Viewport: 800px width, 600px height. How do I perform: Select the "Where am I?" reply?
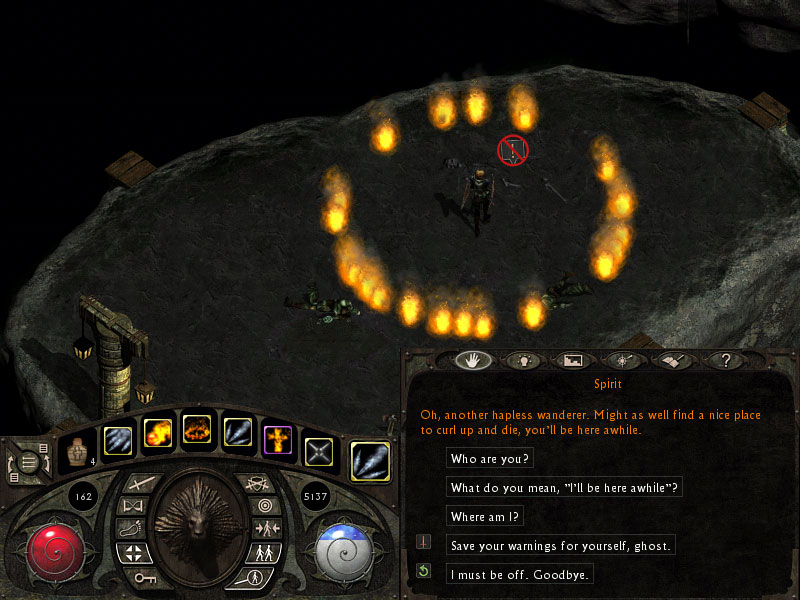[487, 516]
